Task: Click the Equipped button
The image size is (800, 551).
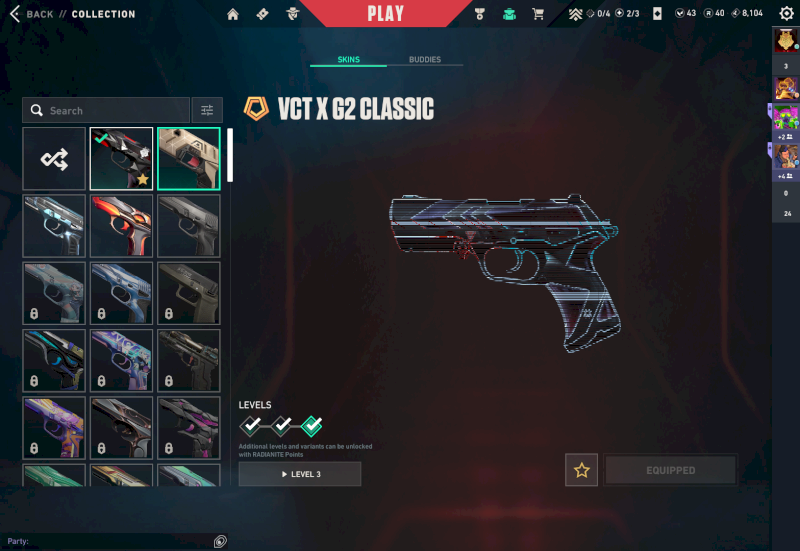Action: (670, 470)
